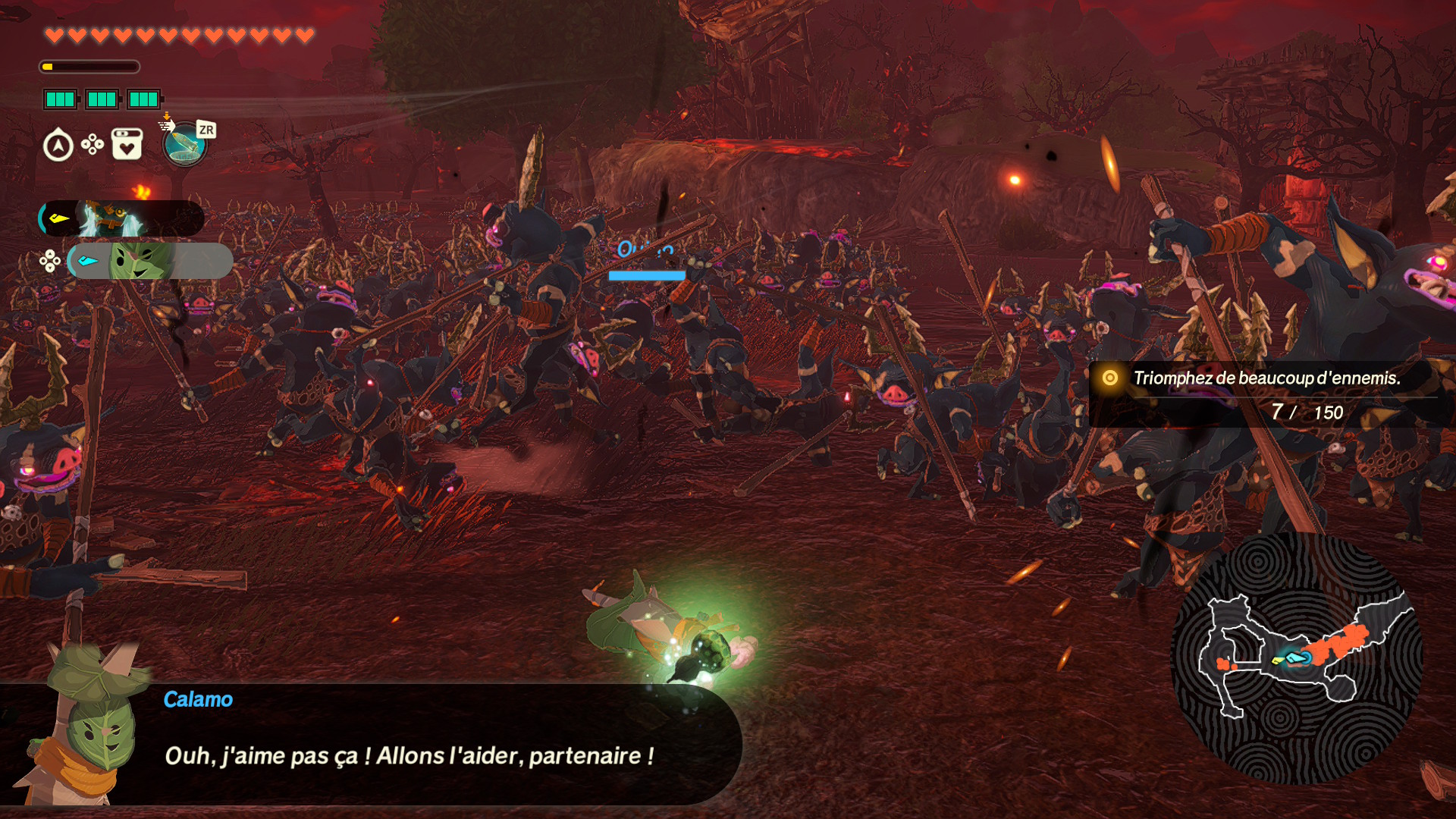The image size is (1456, 819).
Task: Select the orange enemy cluster on minimap
Action: click(1341, 643)
